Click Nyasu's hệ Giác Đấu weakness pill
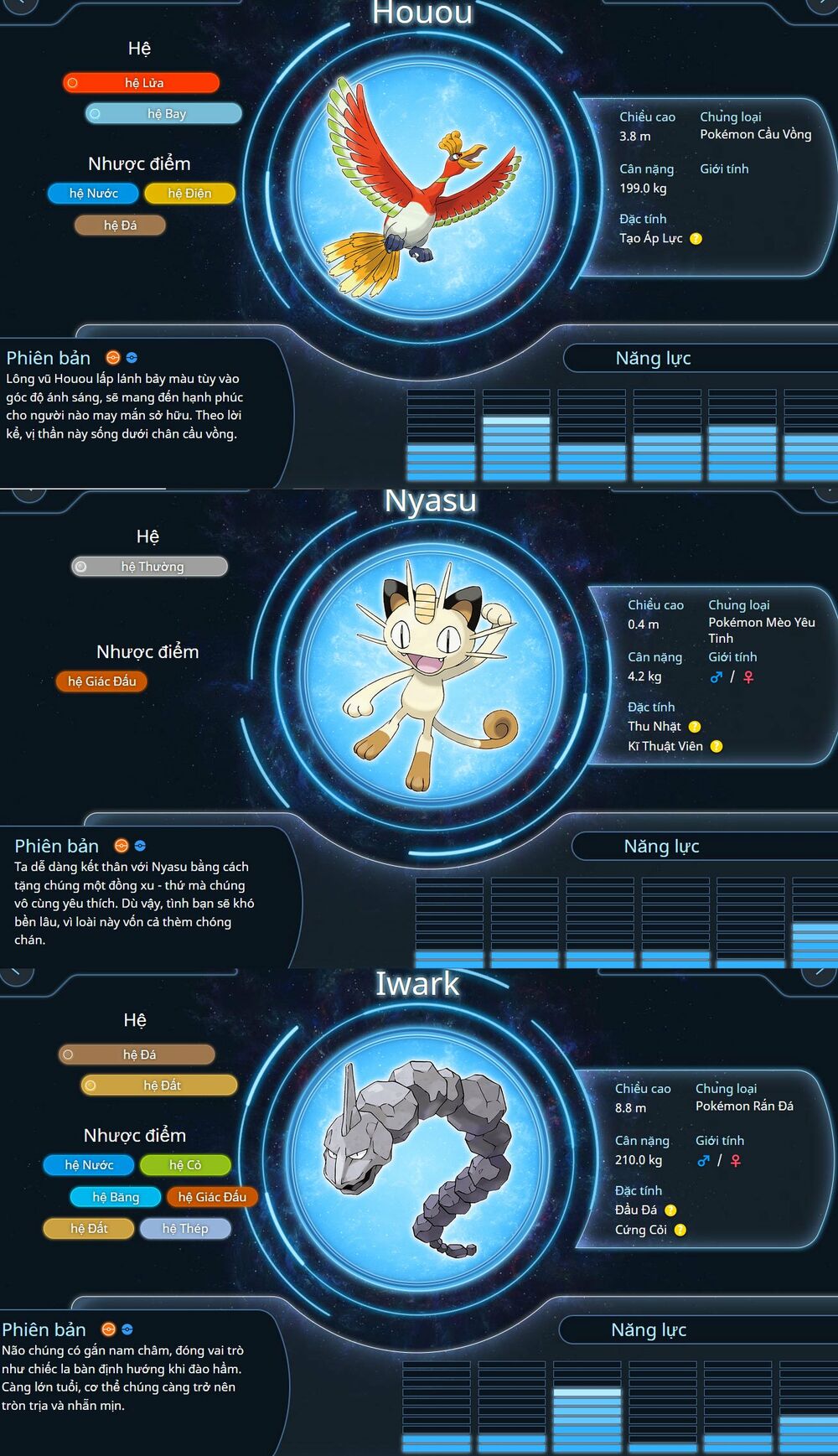Viewport: 838px width, 1456px height. click(x=101, y=681)
